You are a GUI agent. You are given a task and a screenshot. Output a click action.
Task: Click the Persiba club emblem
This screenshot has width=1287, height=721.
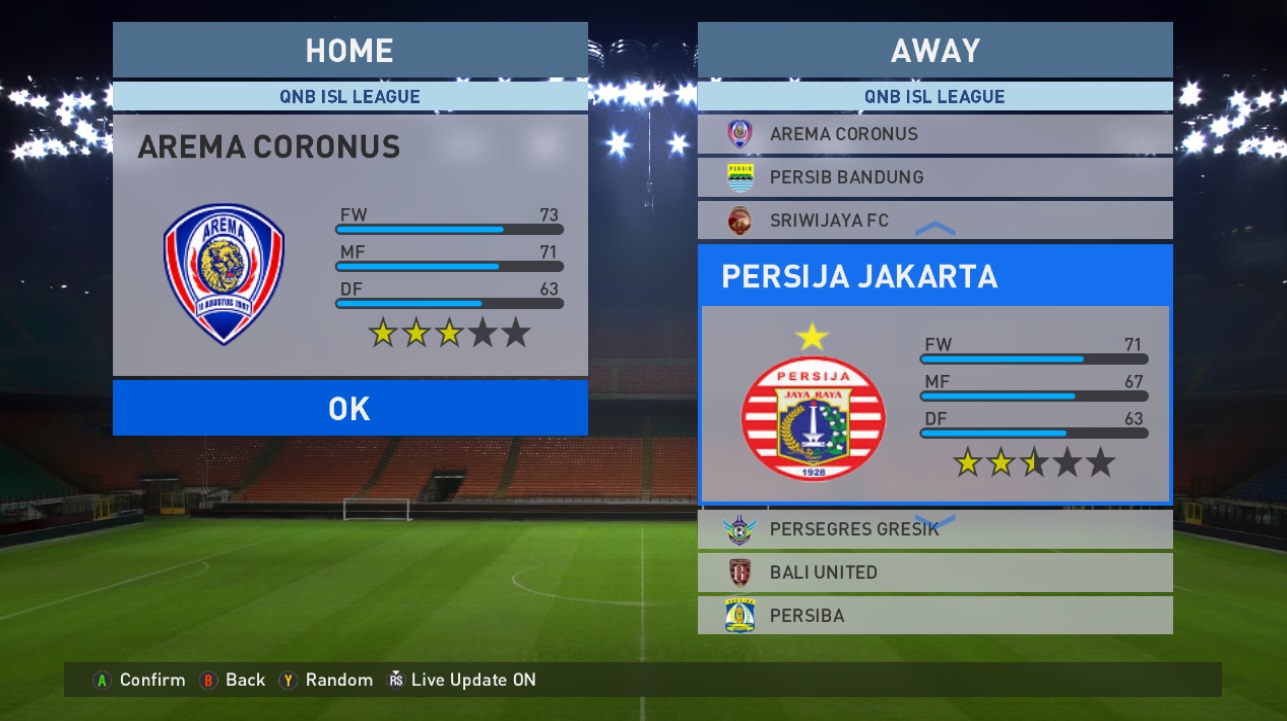(739, 615)
